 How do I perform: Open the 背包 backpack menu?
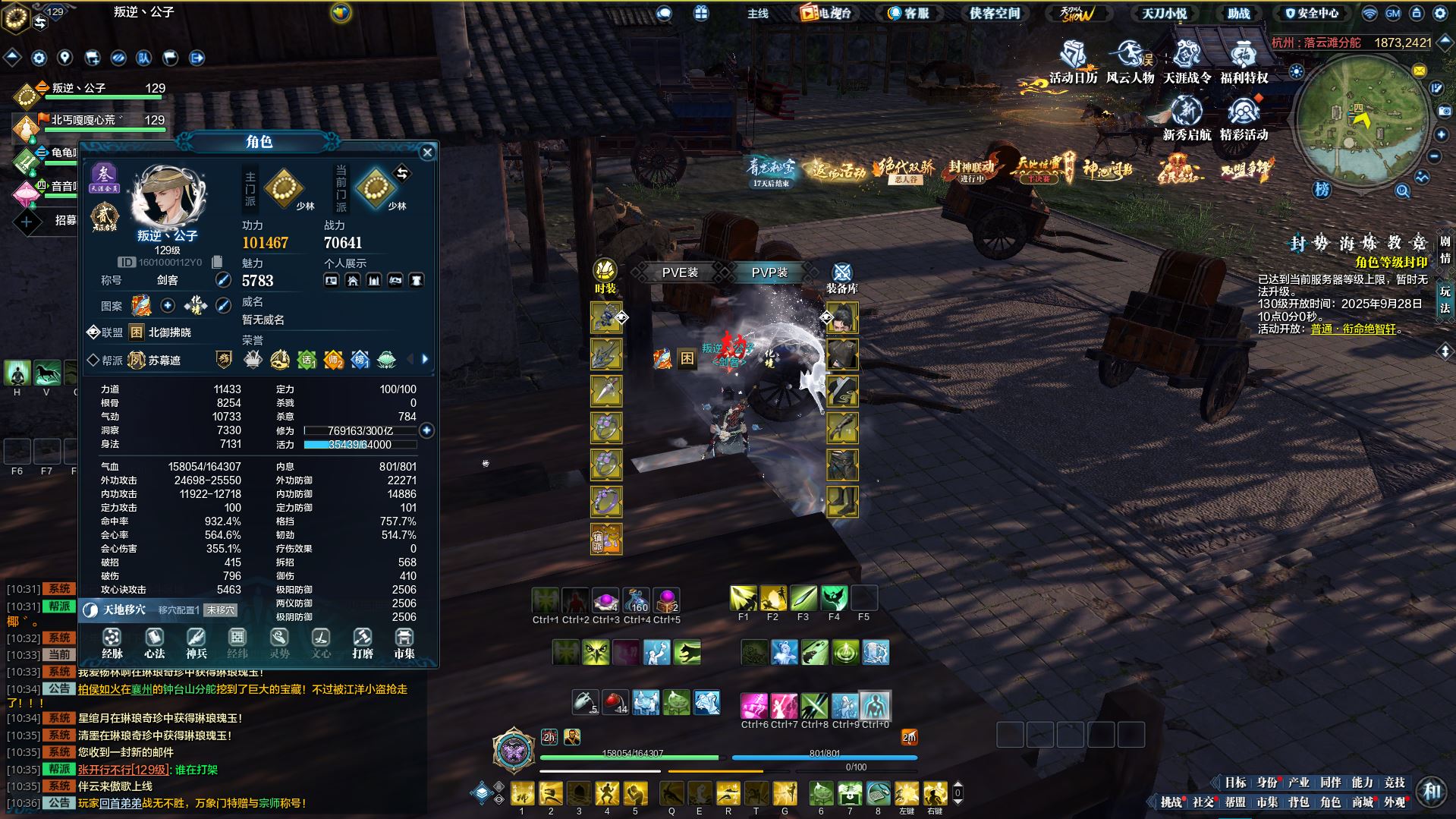point(1298,802)
